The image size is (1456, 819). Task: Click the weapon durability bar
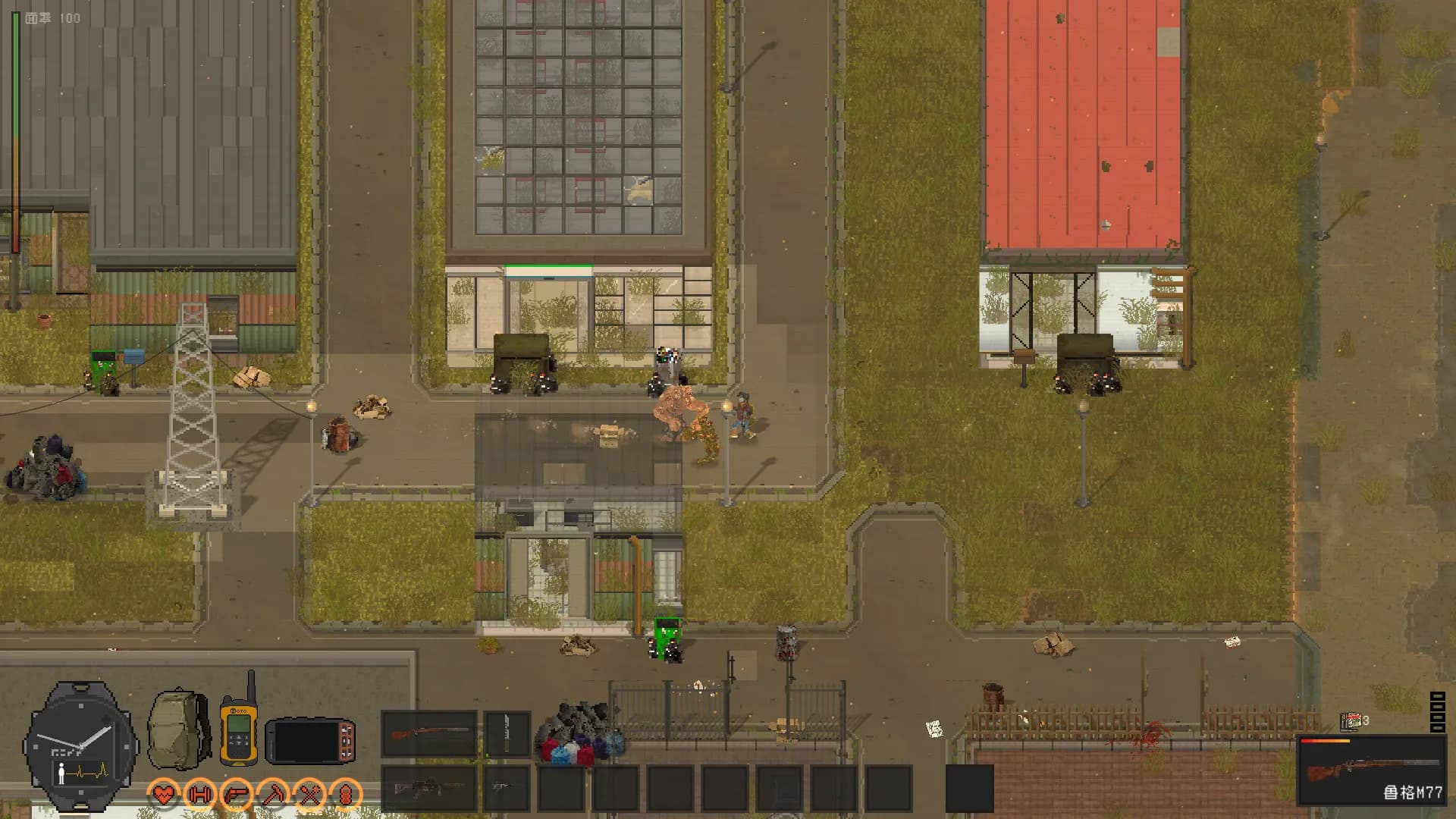click(1326, 741)
